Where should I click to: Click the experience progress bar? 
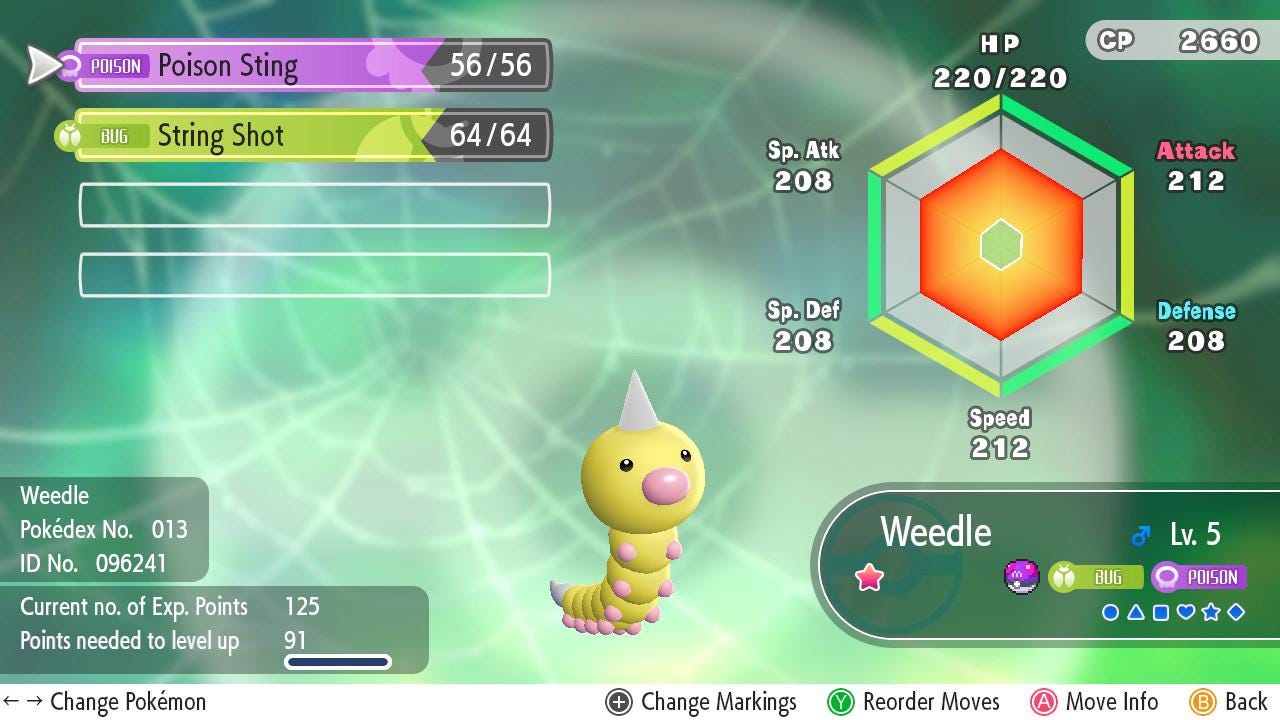[x=337, y=661]
